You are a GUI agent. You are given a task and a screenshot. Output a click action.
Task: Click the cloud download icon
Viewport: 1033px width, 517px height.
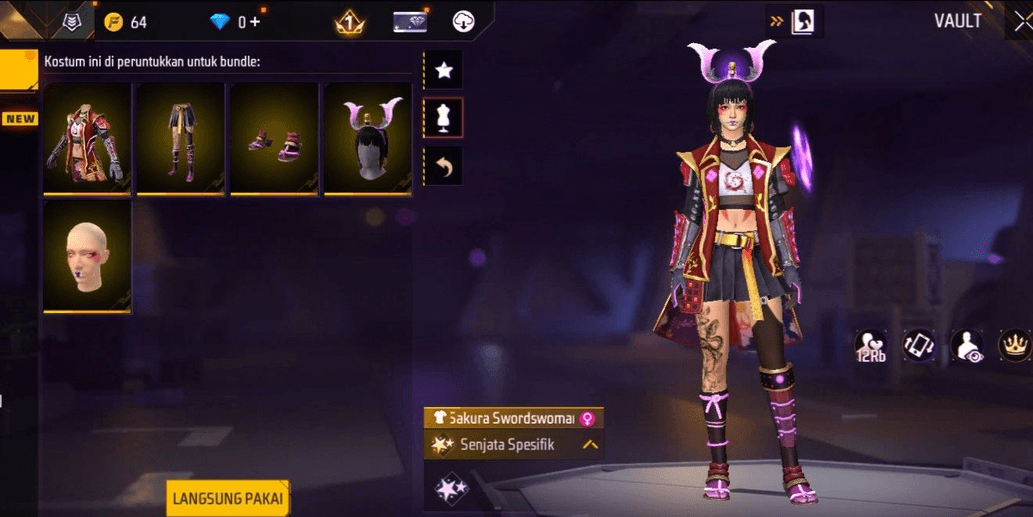(464, 21)
